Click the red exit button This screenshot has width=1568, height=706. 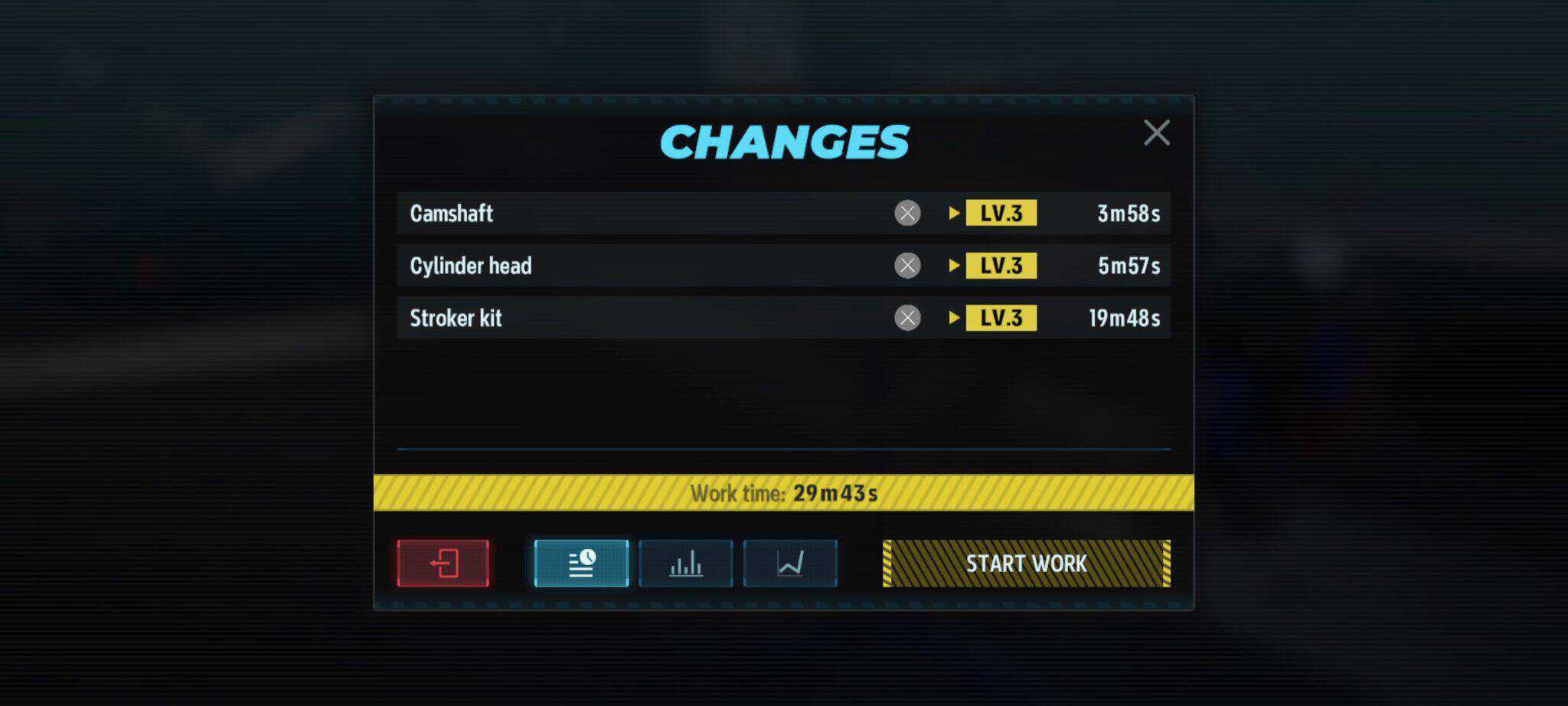(443, 564)
